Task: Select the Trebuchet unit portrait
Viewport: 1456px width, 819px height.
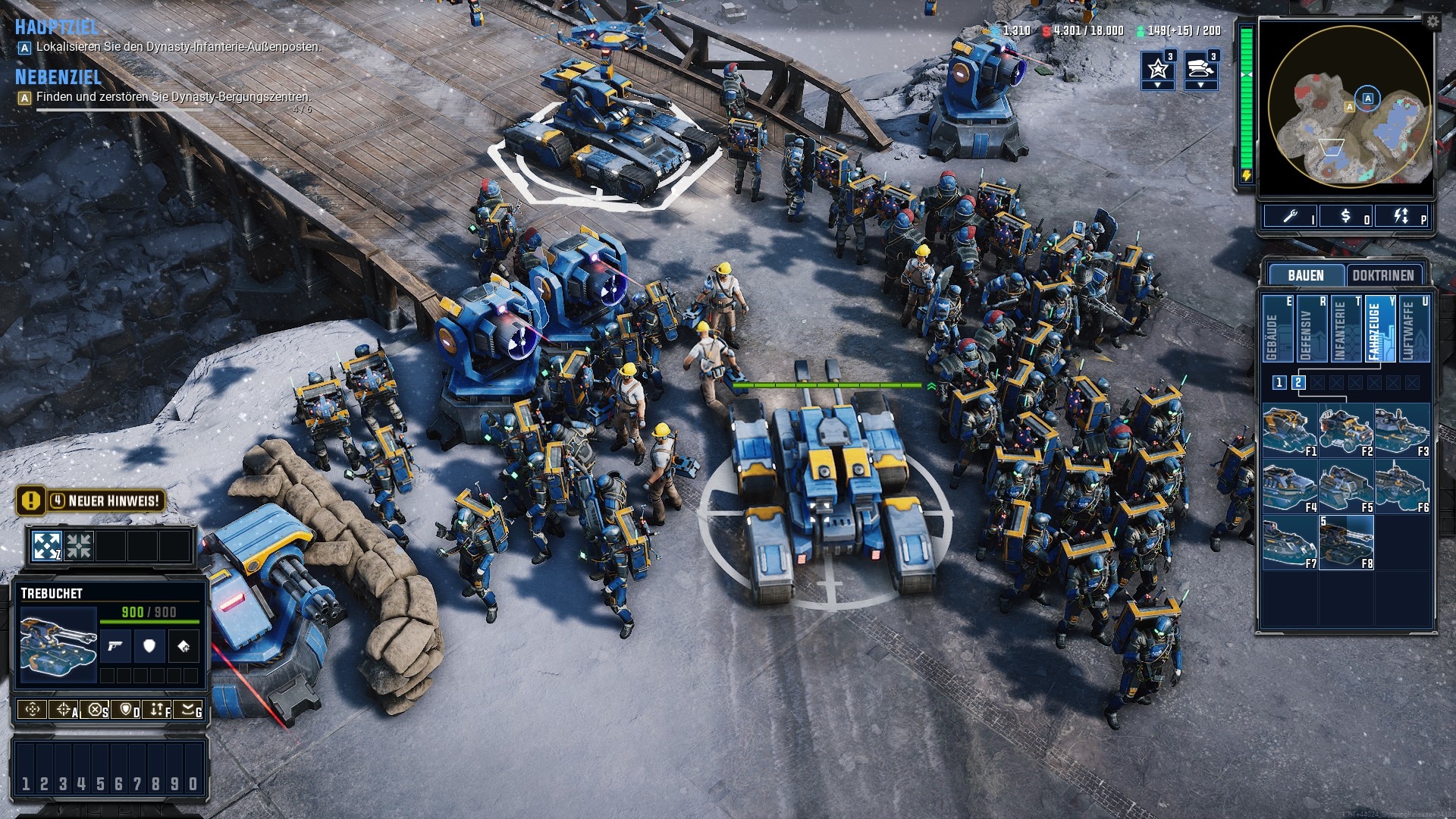Action: [58, 642]
